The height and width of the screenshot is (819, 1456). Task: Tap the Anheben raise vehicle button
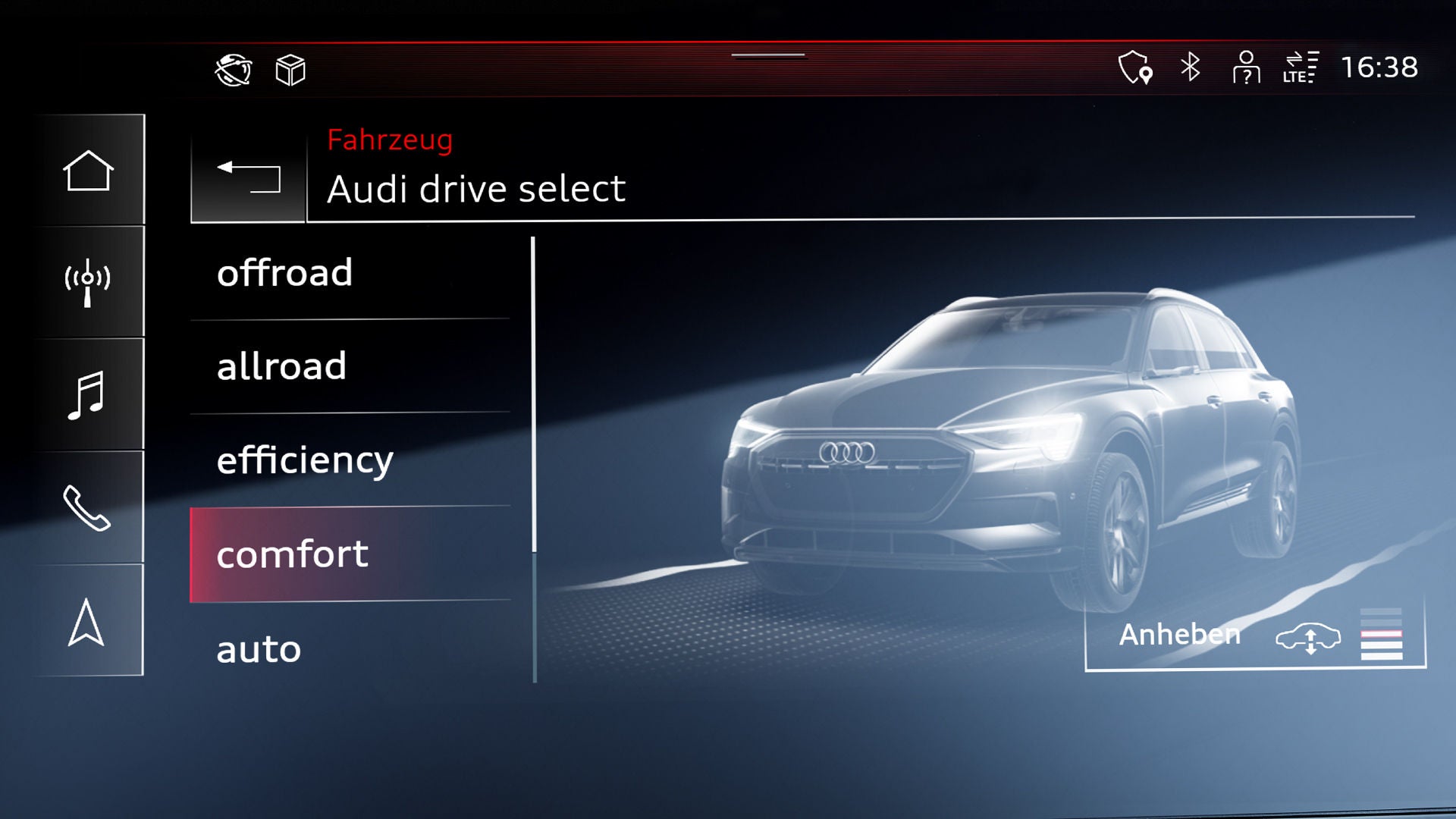pyautogui.click(x=1255, y=635)
